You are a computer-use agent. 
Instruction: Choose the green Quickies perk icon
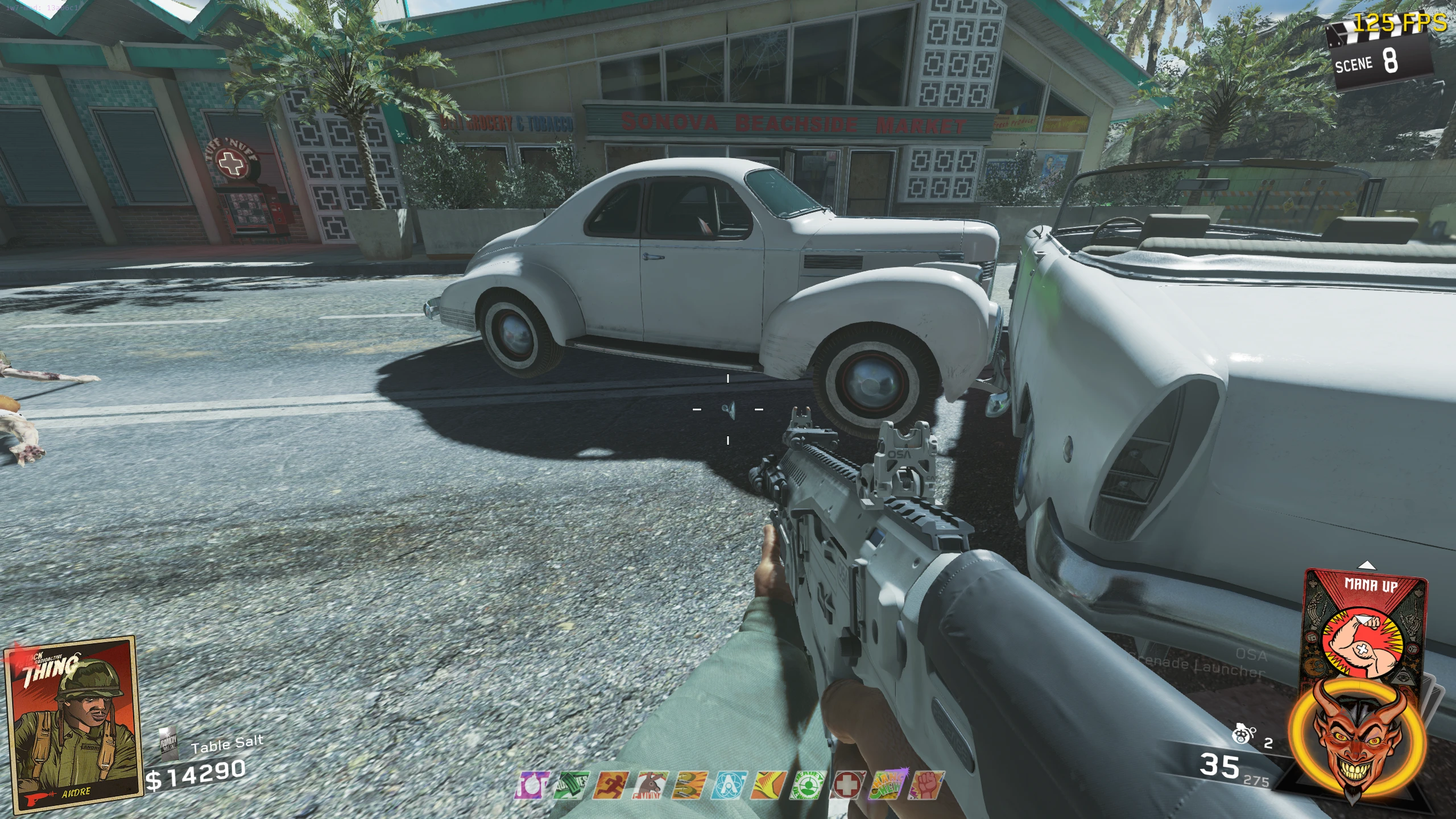pyautogui.click(x=572, y=786)
